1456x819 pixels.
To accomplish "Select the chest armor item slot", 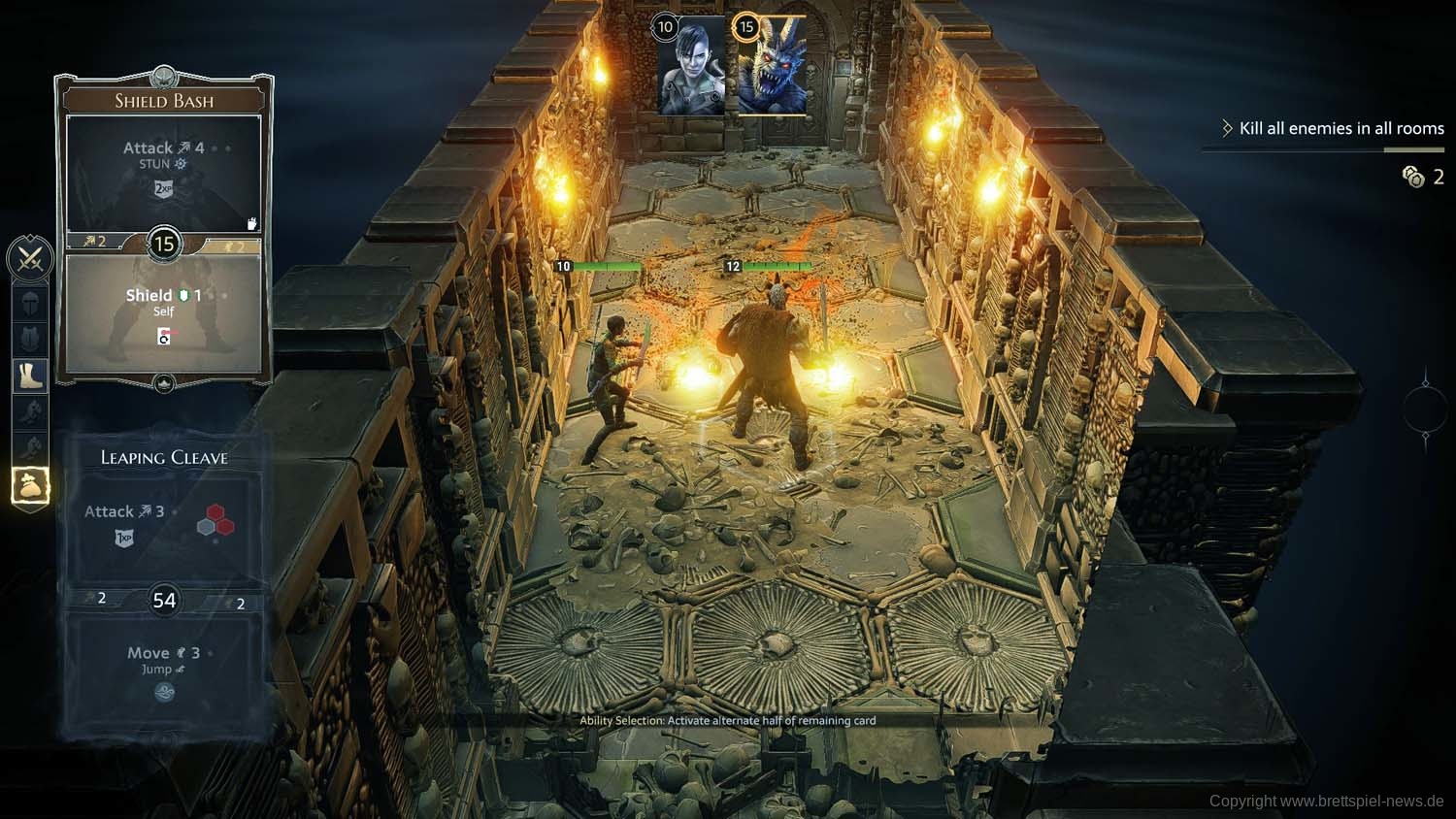I will point(30,339).
